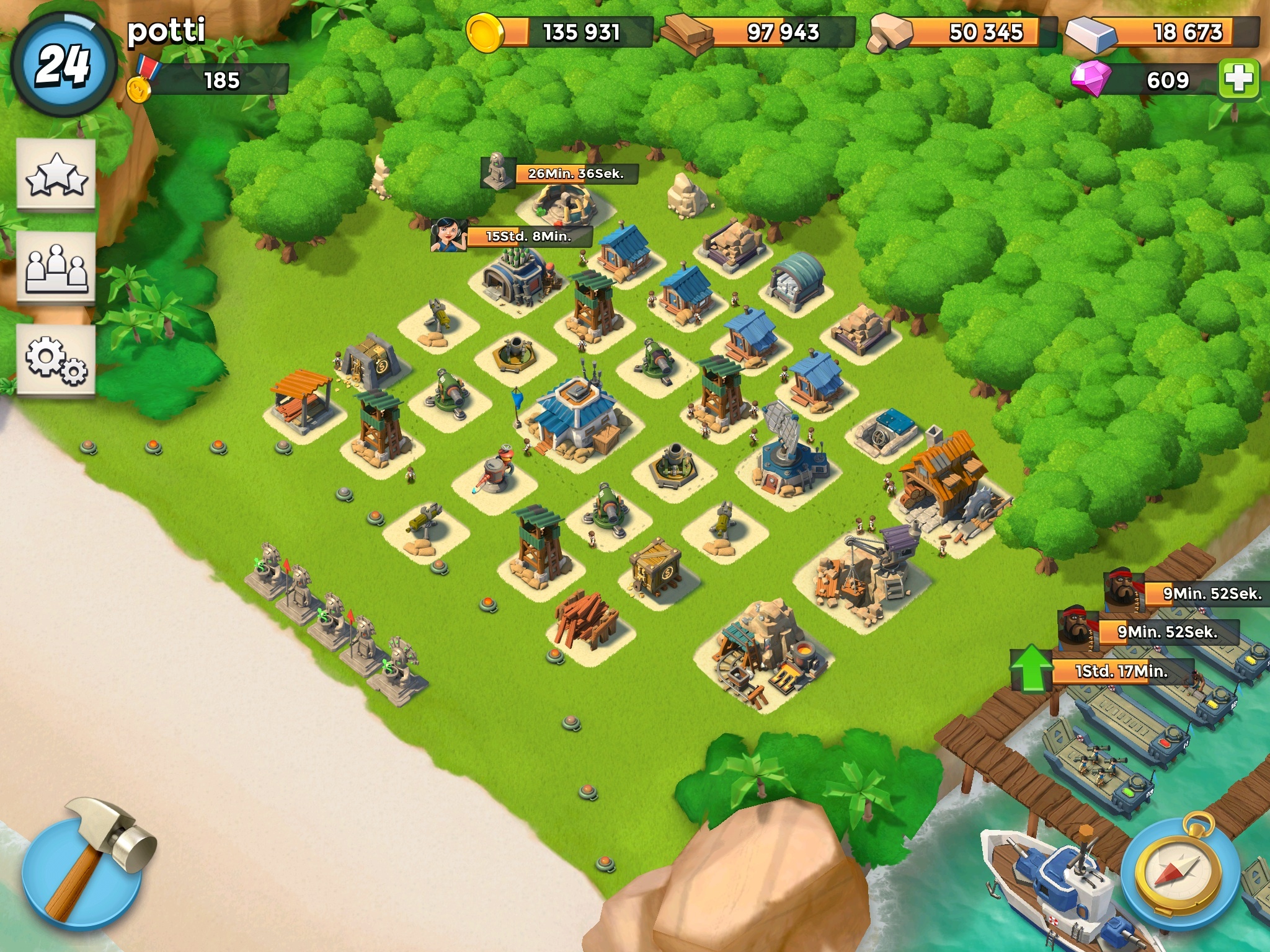Open the achievements stars menu

pyautogui.click(x=56, y=175)
